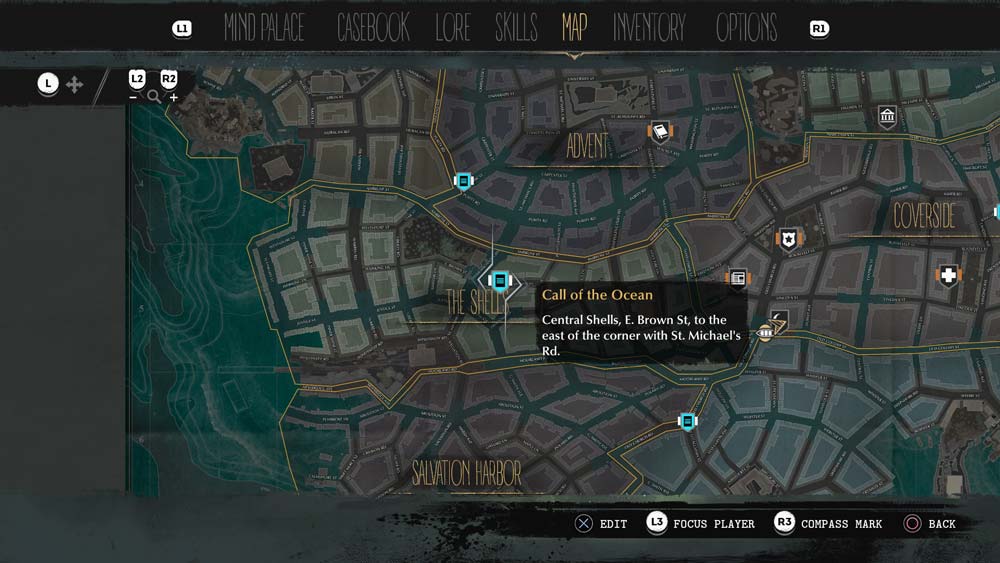Click the open book library marker
The width and height of the screenshot is (1000, 563).
coord(659,131)
